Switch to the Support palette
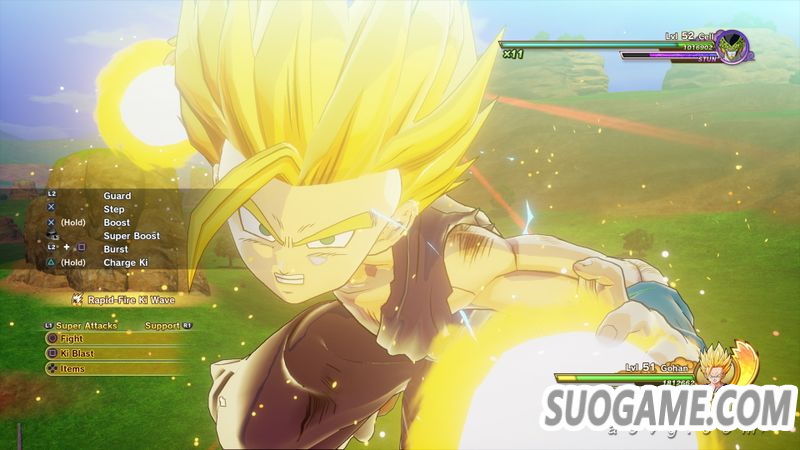The image size is (800, 450). 162,325
